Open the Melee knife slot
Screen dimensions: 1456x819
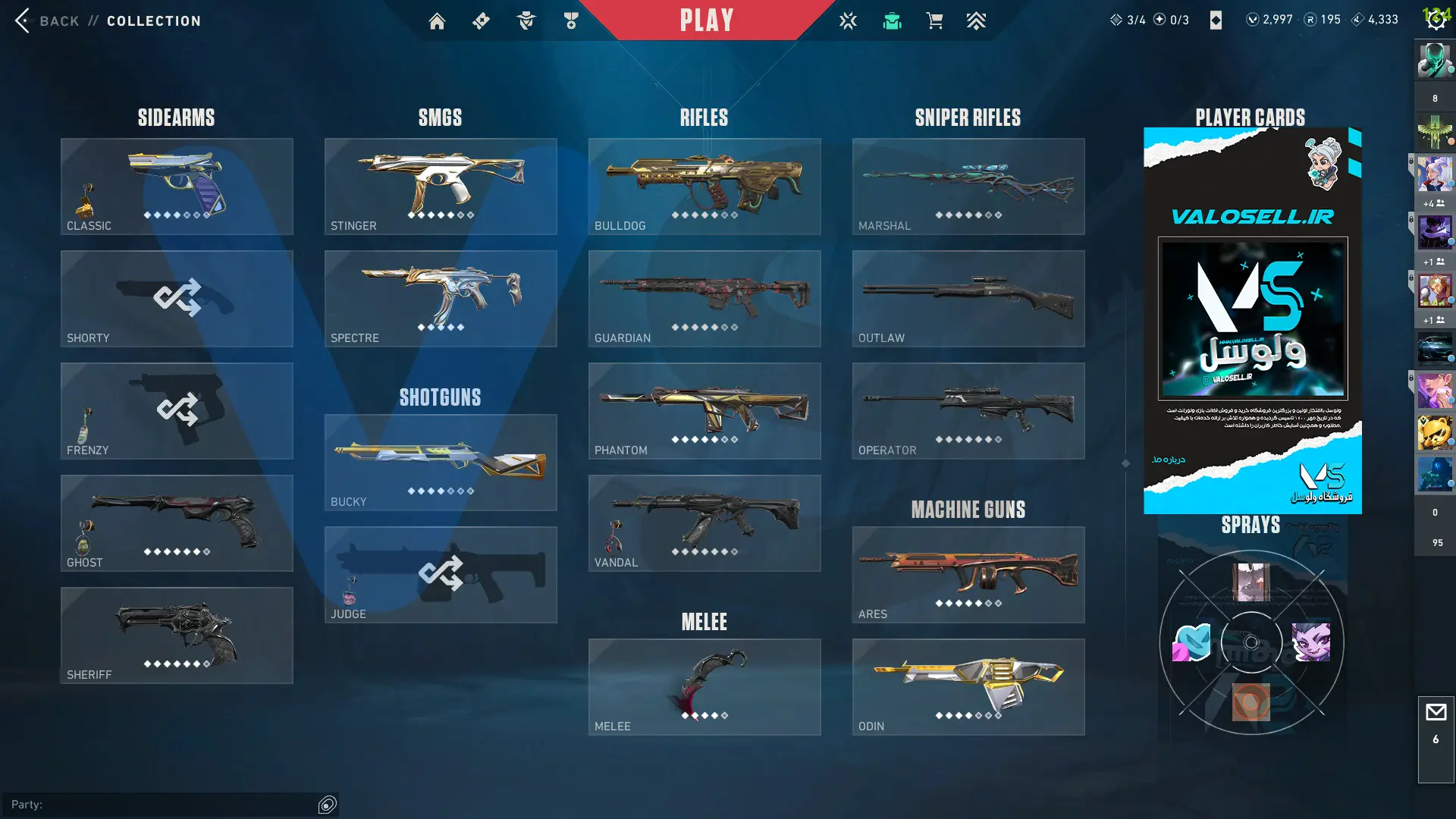pyautogui.click(x=704, y=687)
